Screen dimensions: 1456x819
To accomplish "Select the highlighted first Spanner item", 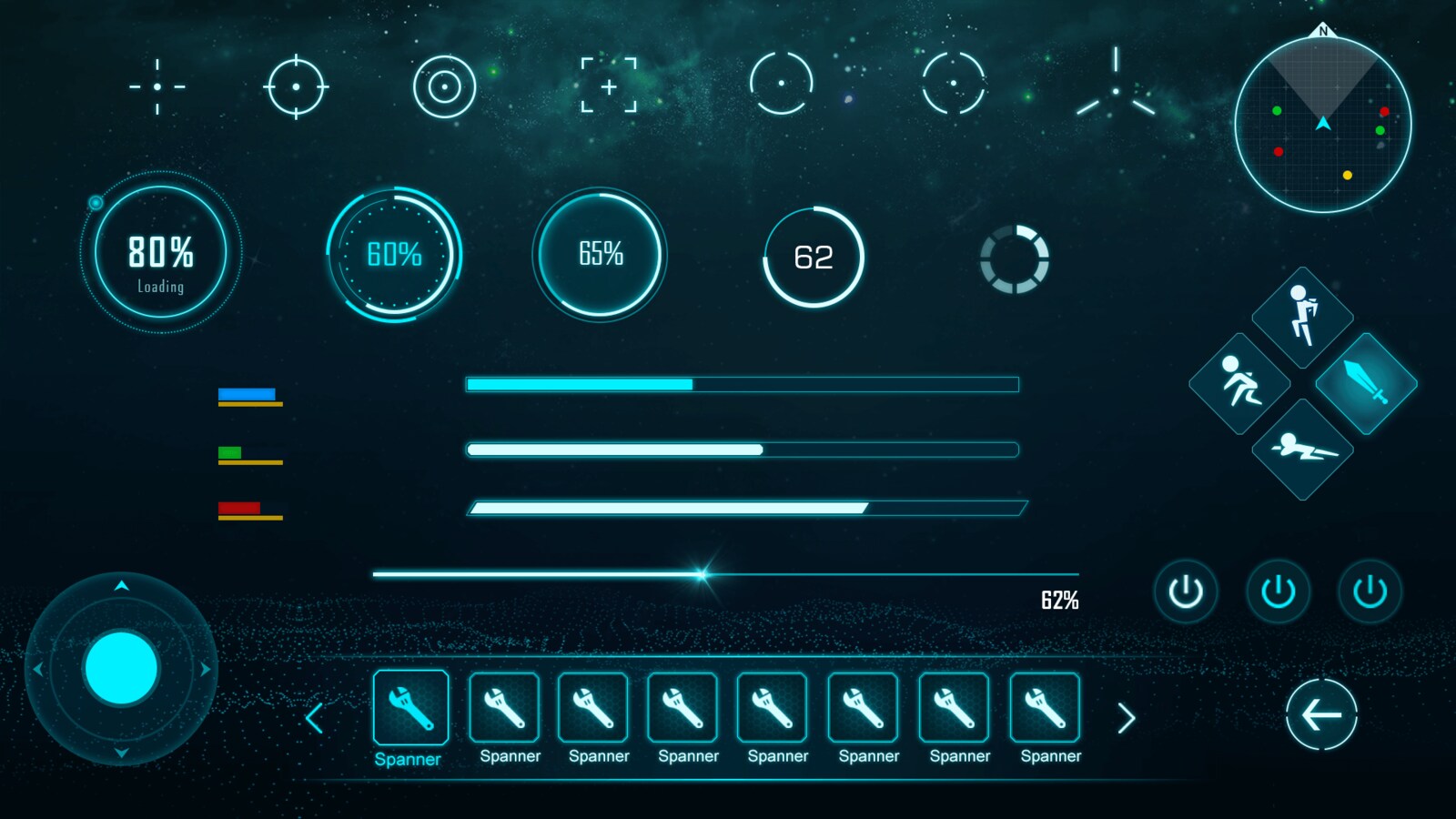I will (409, 709).
